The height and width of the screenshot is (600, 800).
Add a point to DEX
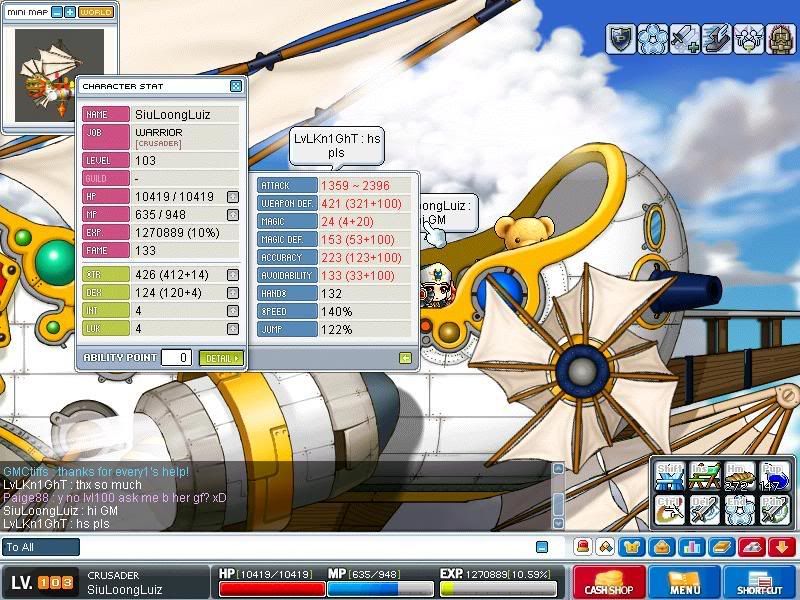pos(232,293)
